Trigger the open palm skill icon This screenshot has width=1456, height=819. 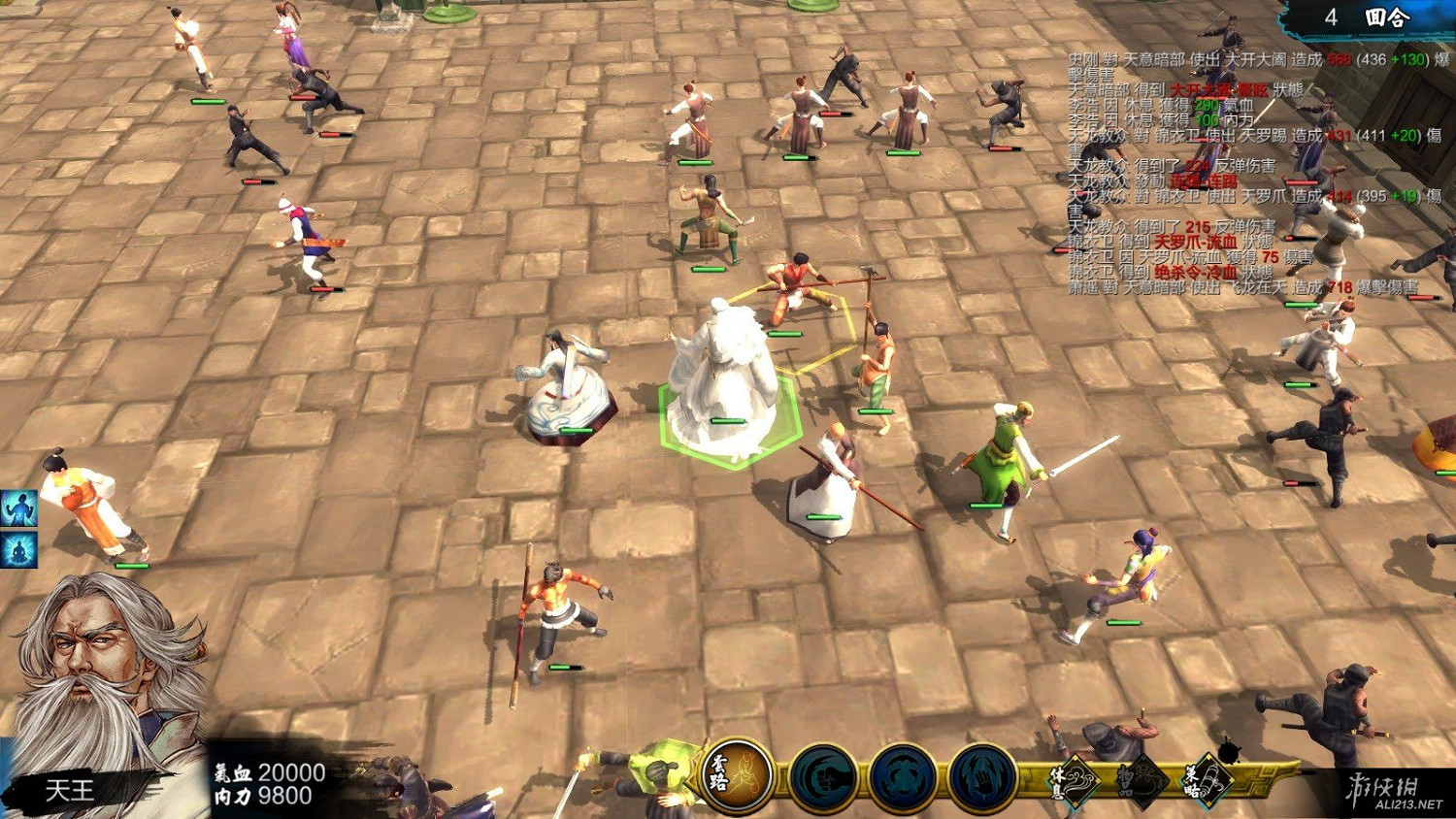click(x=982, y=778)
